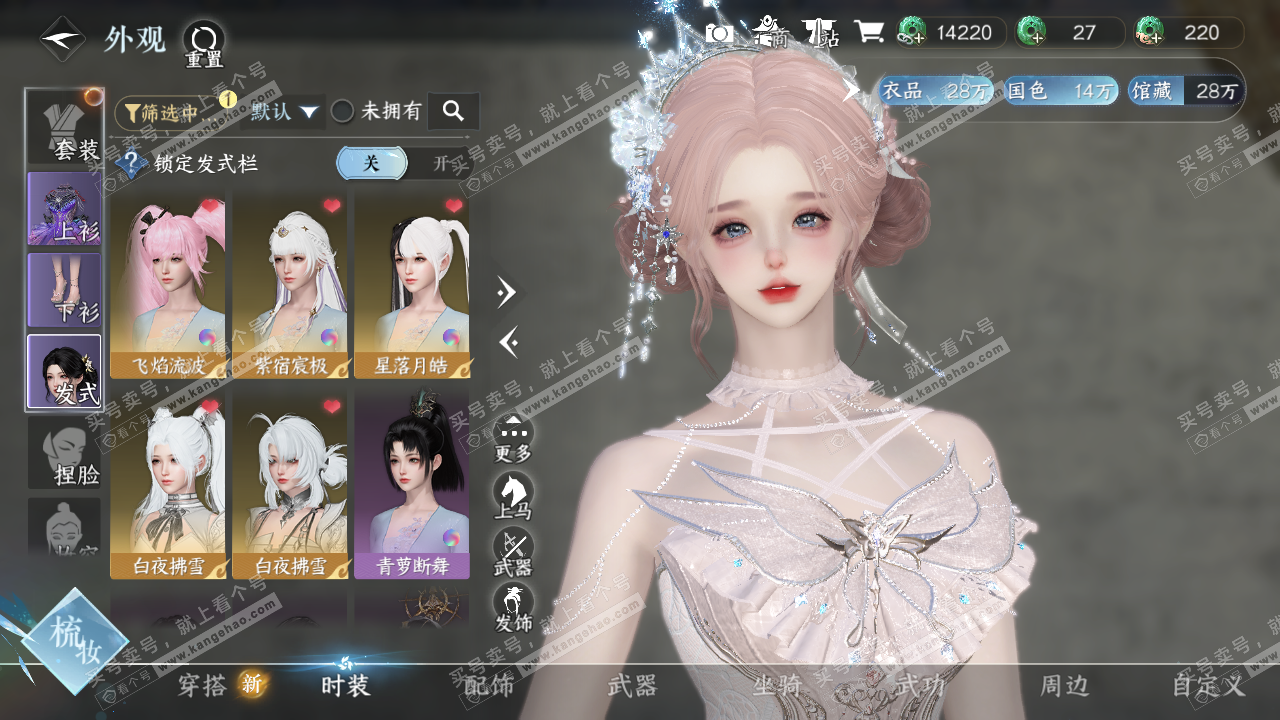
Task: Open the shopping cart icon
Action: coord(869,32)
